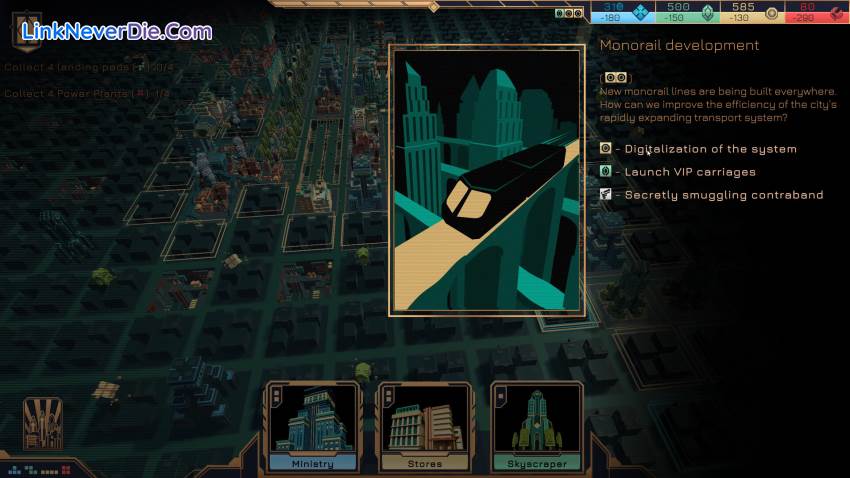Select Launch VIP carriages option
Image resolution: width=850 pixels, height=478 pixels.
pos(690,172)
